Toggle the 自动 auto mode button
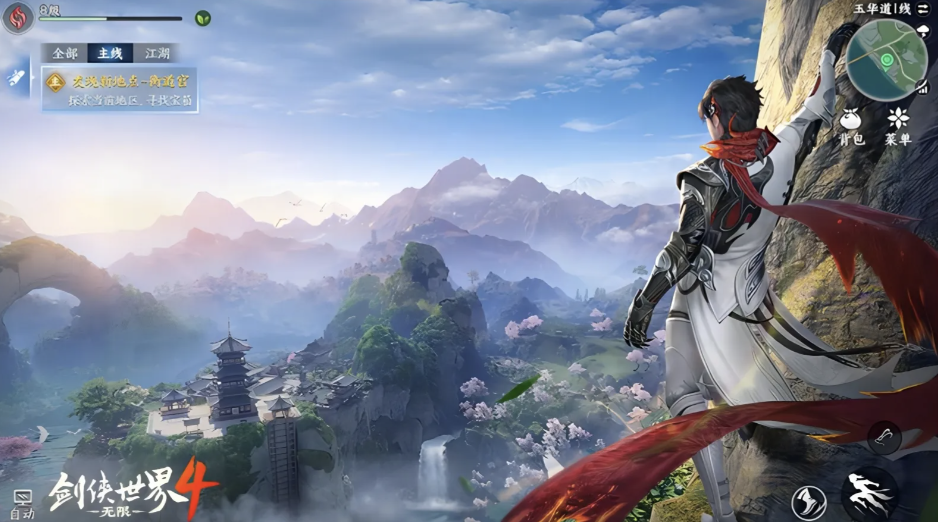Viewport: 938px width, 522px height. tap(21, 503)
